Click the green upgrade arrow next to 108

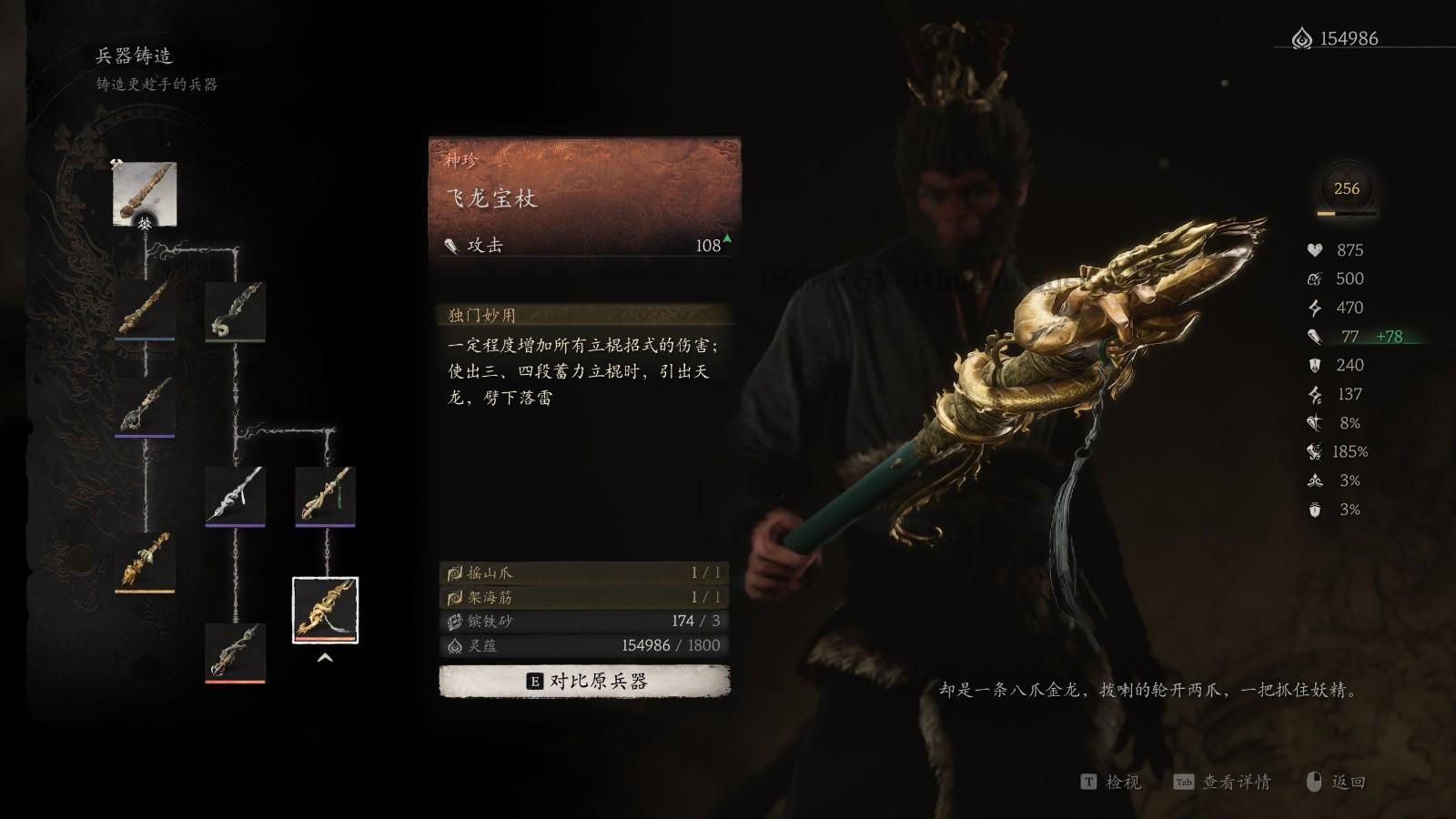pos(725,238)
